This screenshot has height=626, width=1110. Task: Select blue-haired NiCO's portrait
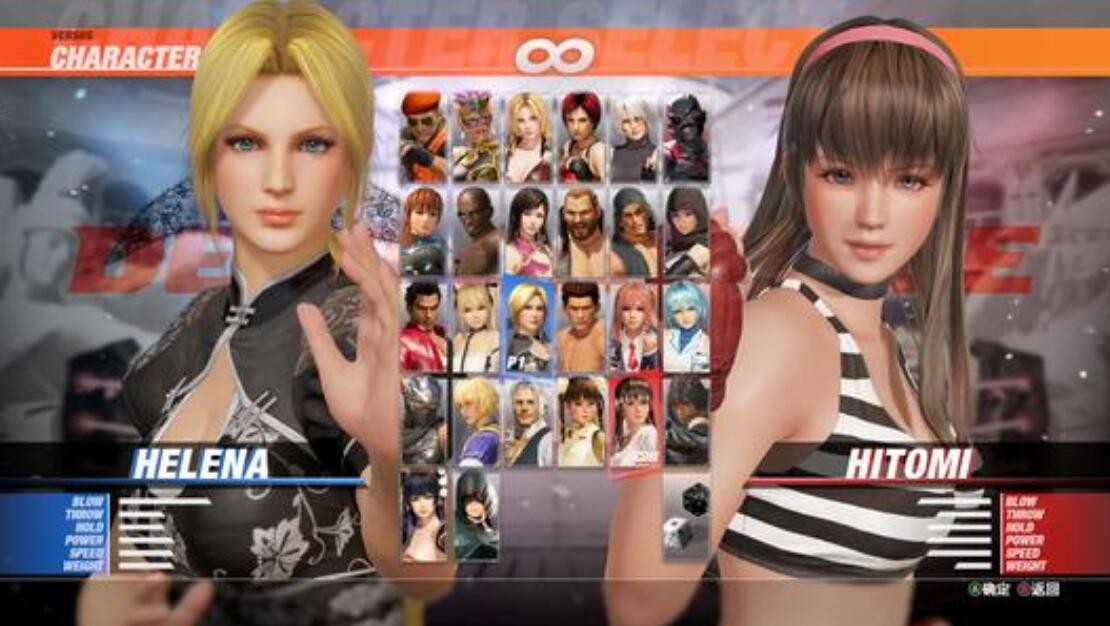tap(686, 326)
